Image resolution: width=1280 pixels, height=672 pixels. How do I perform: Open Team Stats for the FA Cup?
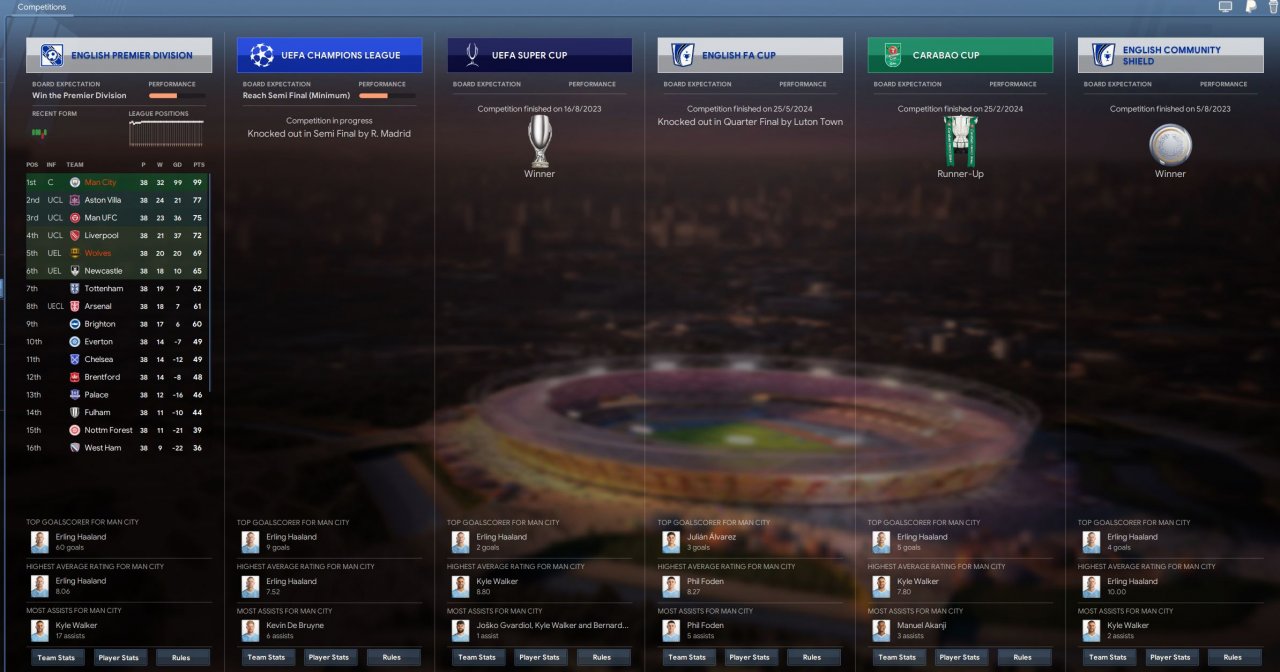coord(686,657)
